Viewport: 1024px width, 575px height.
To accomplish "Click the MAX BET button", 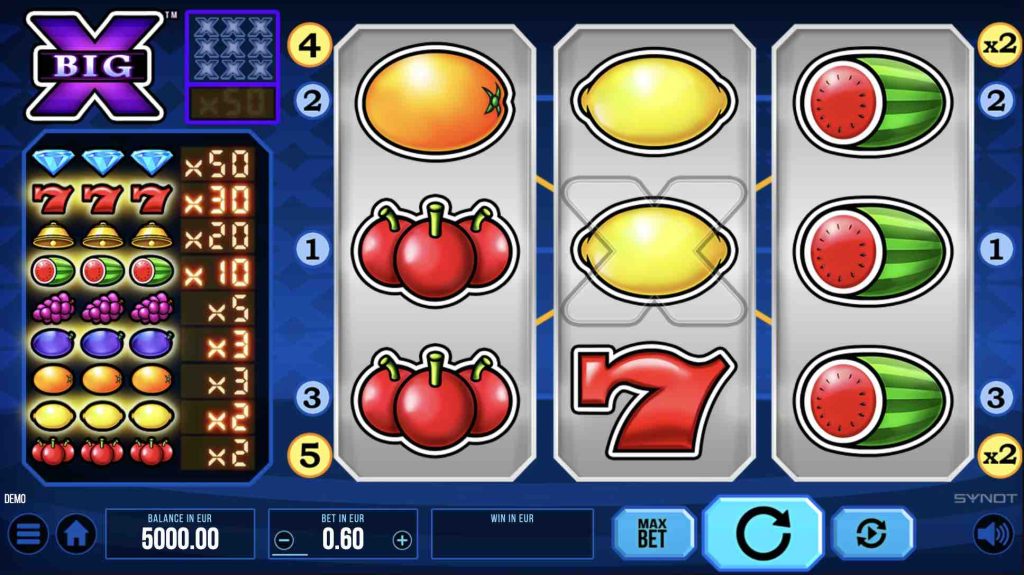I will click(653, 533).
